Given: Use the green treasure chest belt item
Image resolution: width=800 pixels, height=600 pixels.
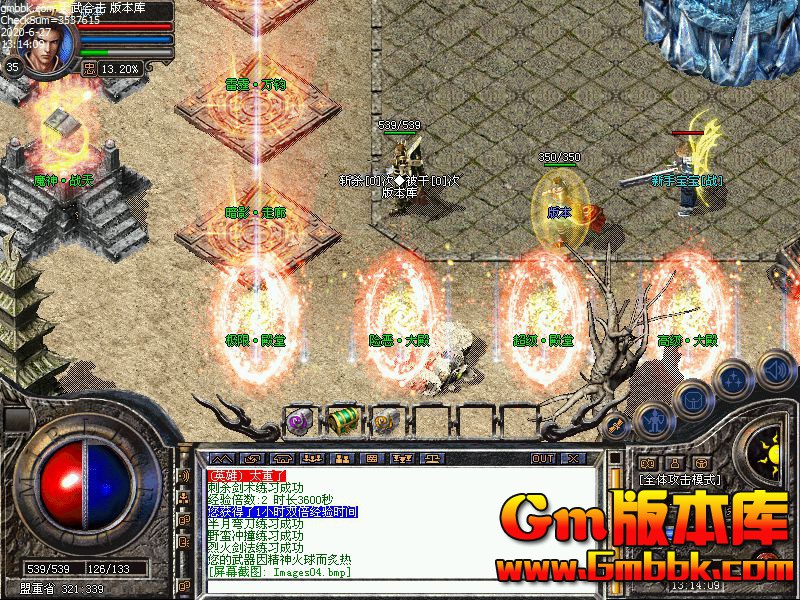Looking at the screenshot, I should click(x=344, y=420).
